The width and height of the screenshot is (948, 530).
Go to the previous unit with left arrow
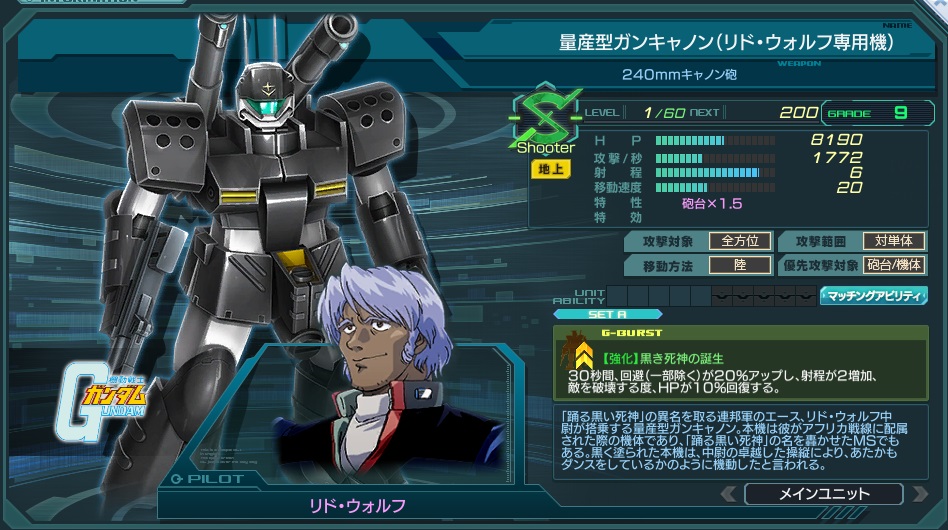tap(729, 494)
